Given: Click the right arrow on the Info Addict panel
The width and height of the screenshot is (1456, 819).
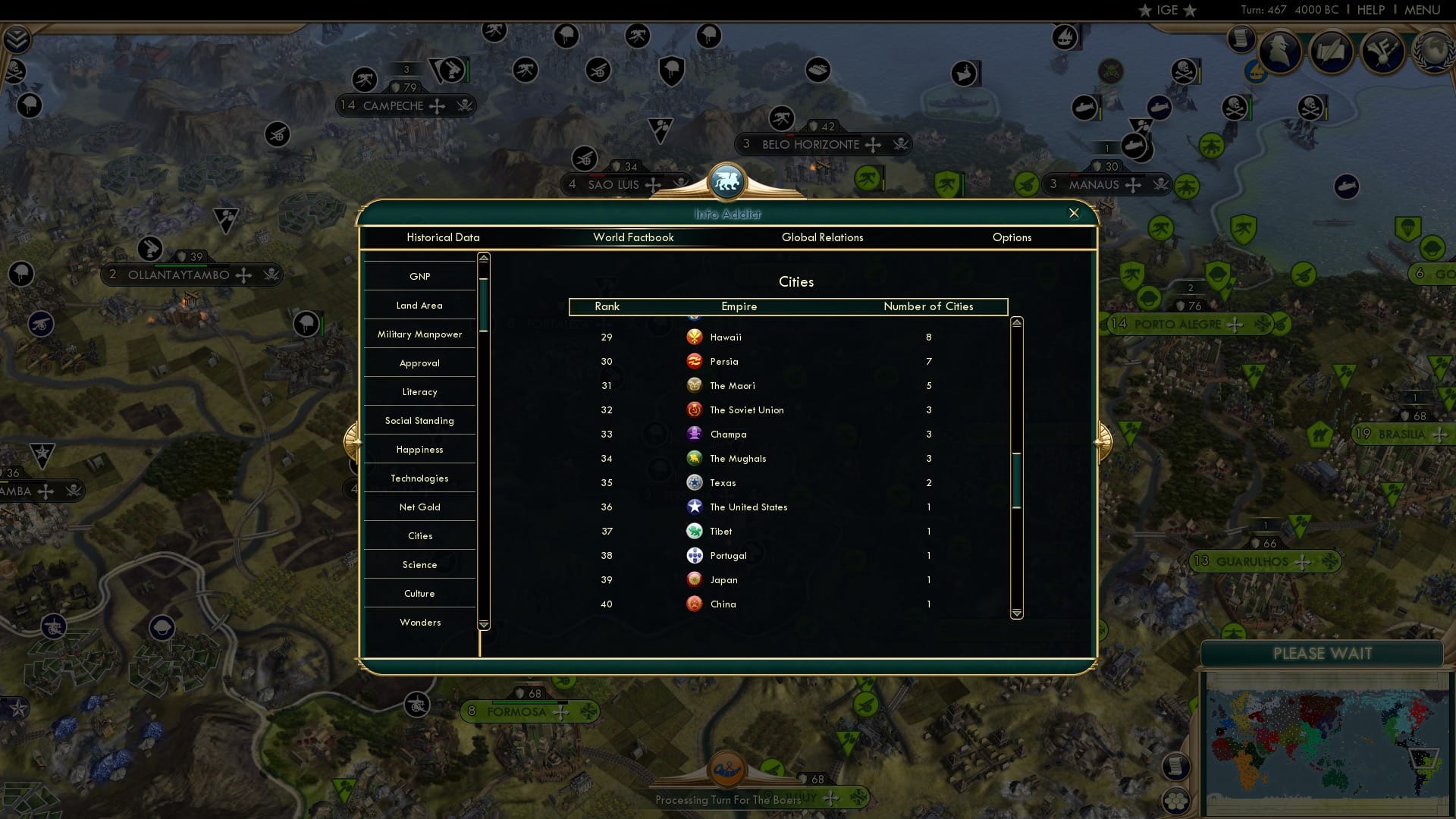Looking at the screenshot, I should [x=1101, y=440].
